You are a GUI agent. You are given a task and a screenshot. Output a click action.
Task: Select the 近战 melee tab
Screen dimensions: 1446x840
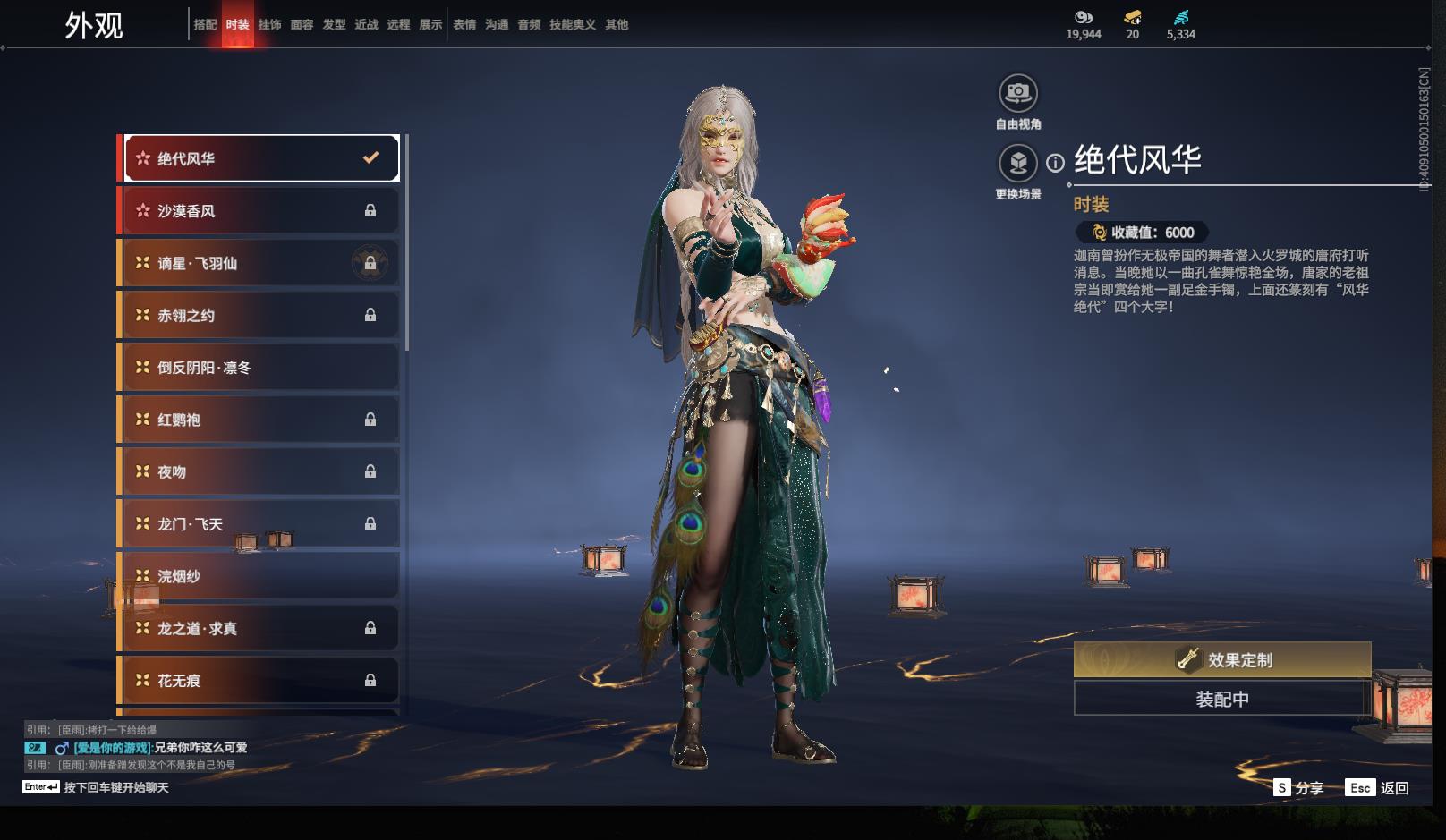pyautogui.click(x=366, y=25)
